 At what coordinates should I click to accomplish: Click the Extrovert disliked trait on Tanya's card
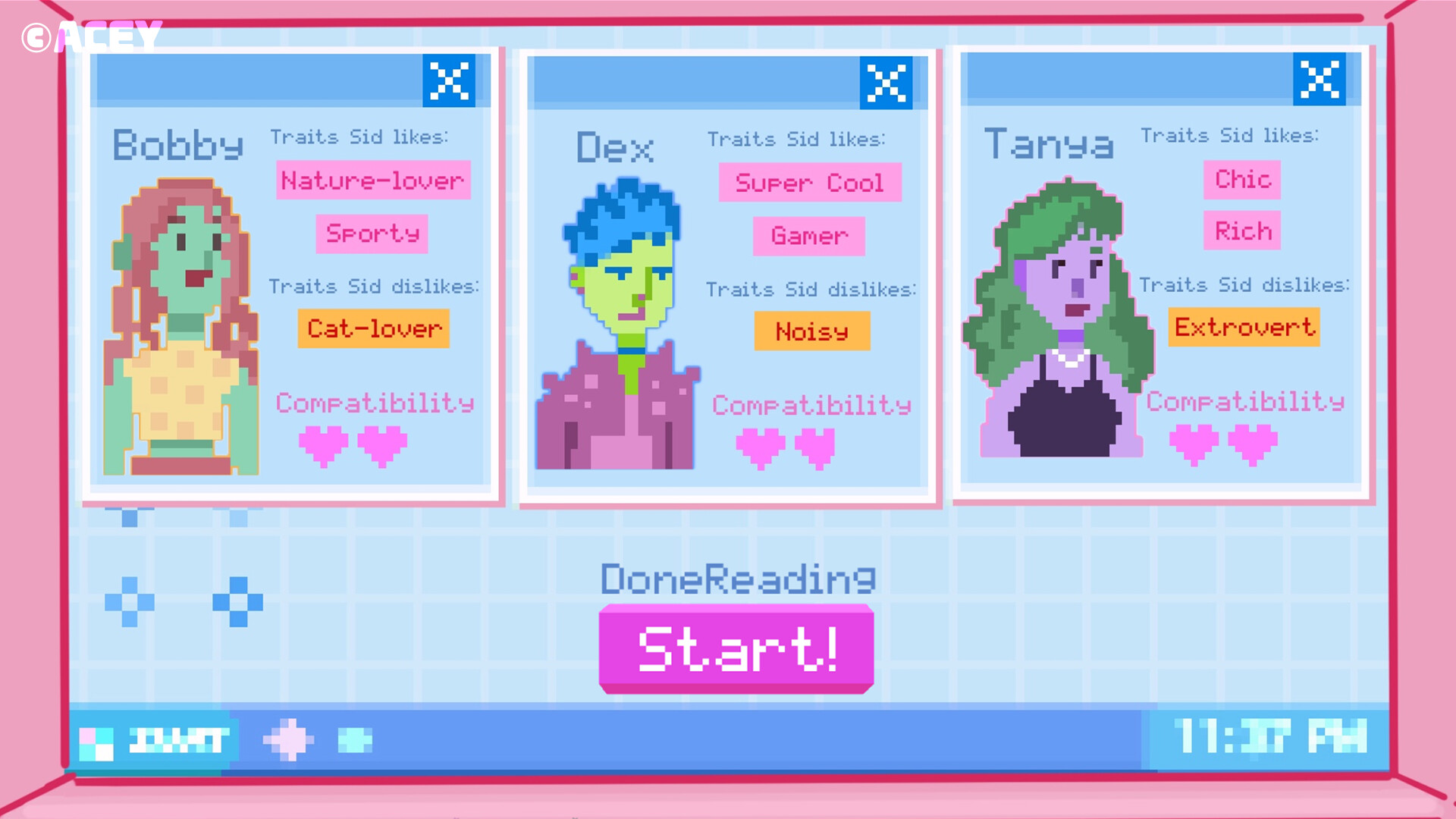click(x=1243, y=328)
